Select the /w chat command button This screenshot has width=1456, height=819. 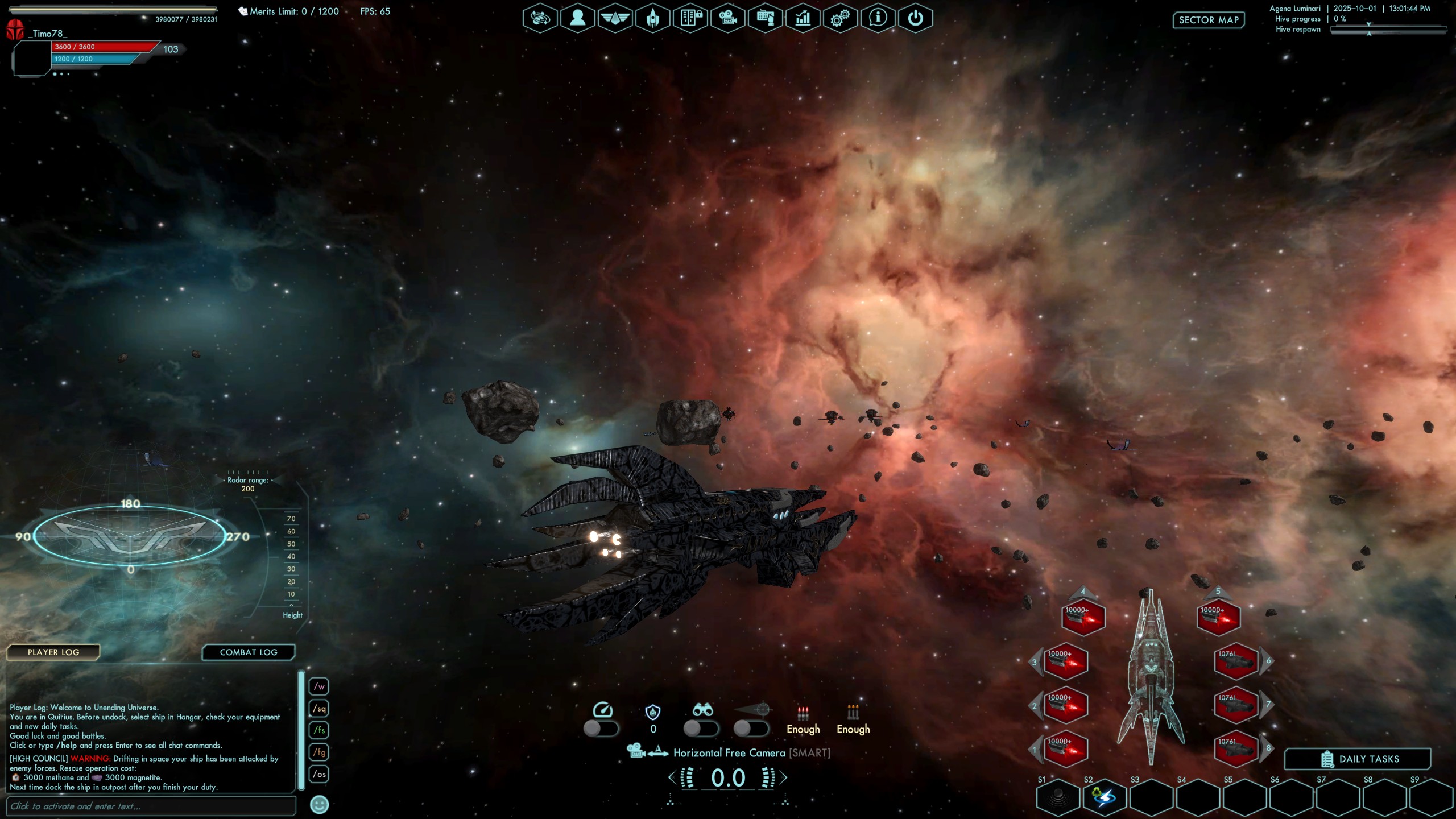[x=319, y=686]
